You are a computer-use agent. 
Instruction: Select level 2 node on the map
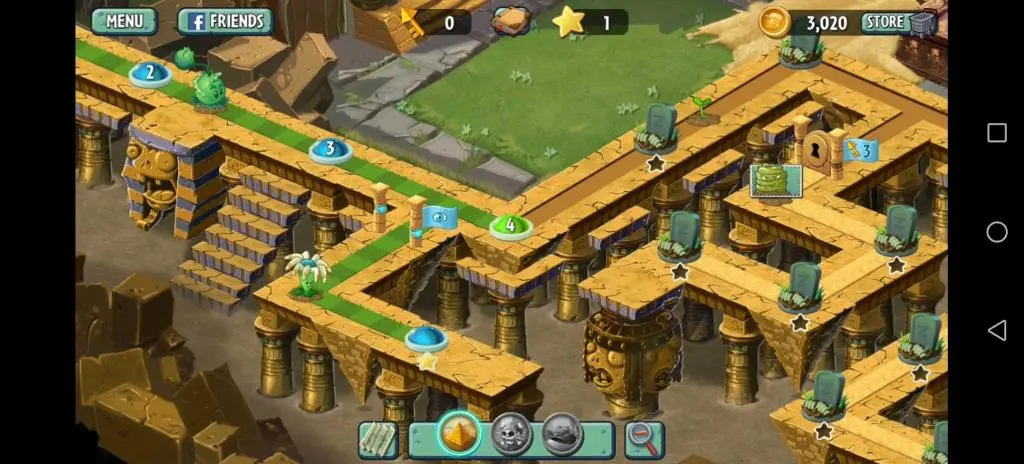pyautogui.click(x=150, y=73)
